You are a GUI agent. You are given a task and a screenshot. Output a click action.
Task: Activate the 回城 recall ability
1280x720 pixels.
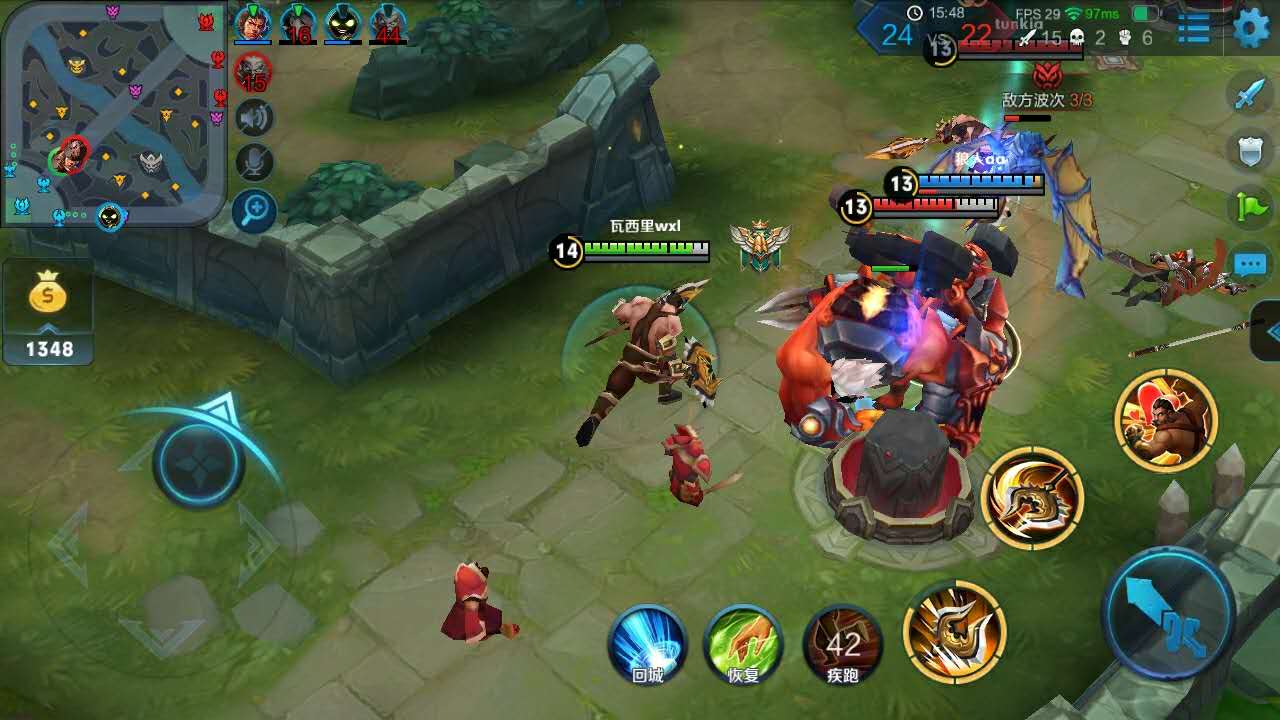(x=647, y=643)
